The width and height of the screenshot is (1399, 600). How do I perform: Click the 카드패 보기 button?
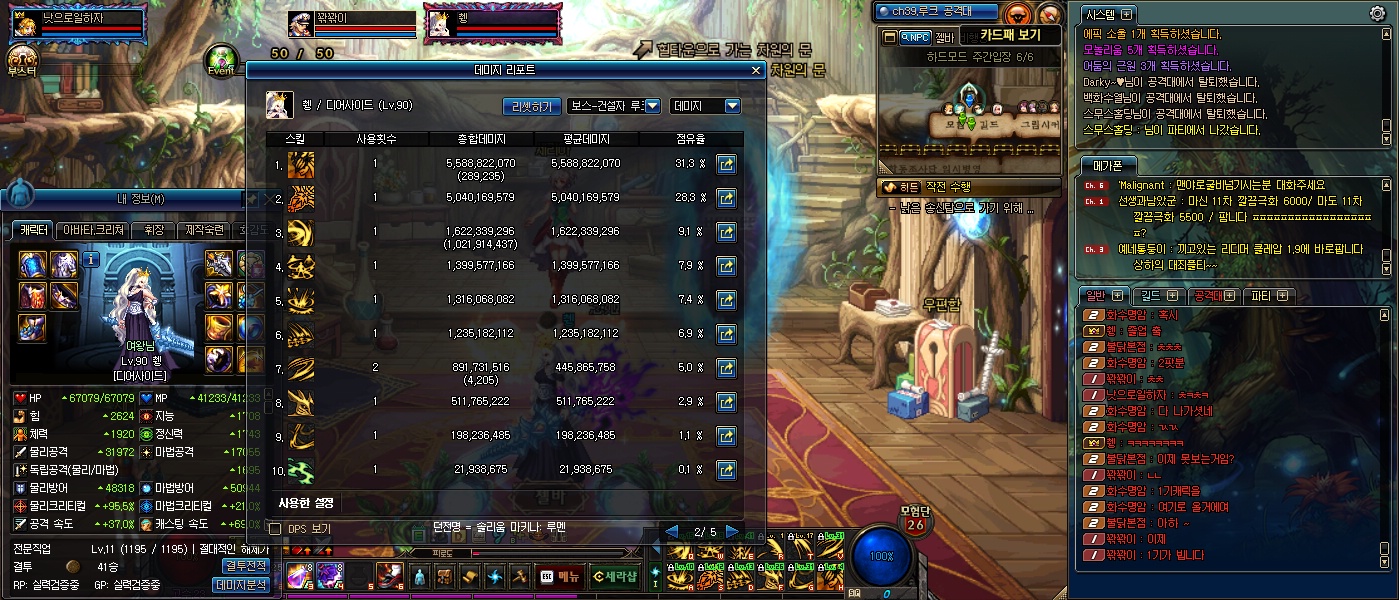point(1010,36)
